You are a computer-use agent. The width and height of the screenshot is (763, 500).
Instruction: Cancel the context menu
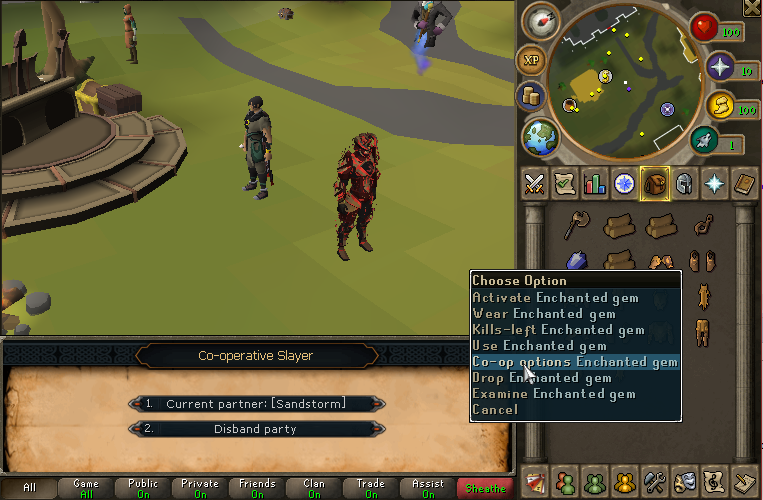tap(495, 409)
